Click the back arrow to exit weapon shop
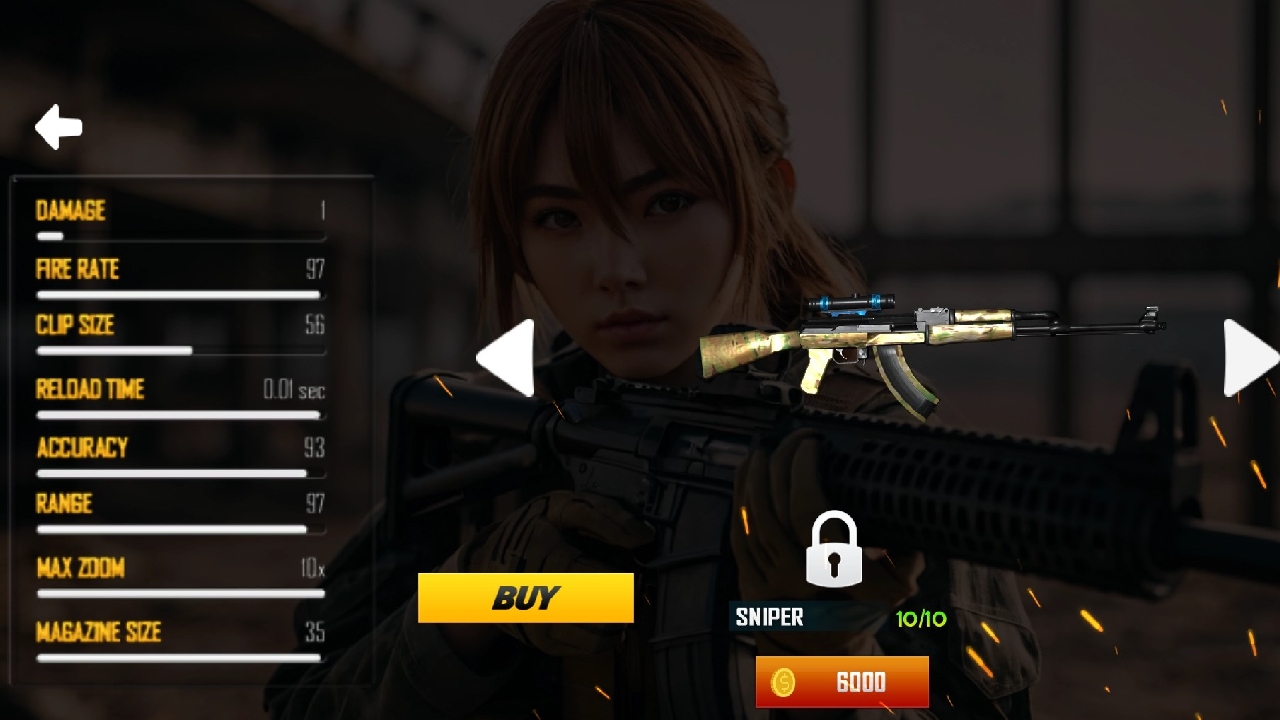Screen dimensions: 1280x720 coord(57,127)
